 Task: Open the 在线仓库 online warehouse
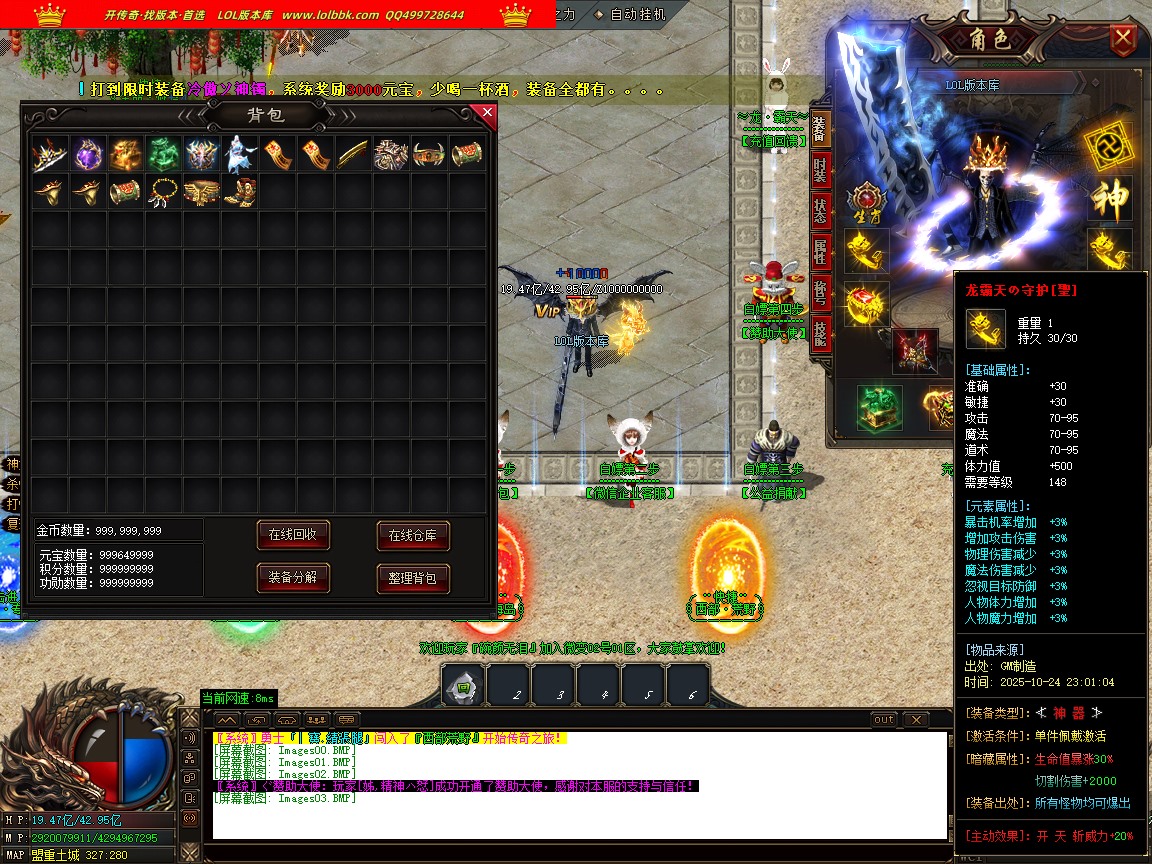click(413, 536)
